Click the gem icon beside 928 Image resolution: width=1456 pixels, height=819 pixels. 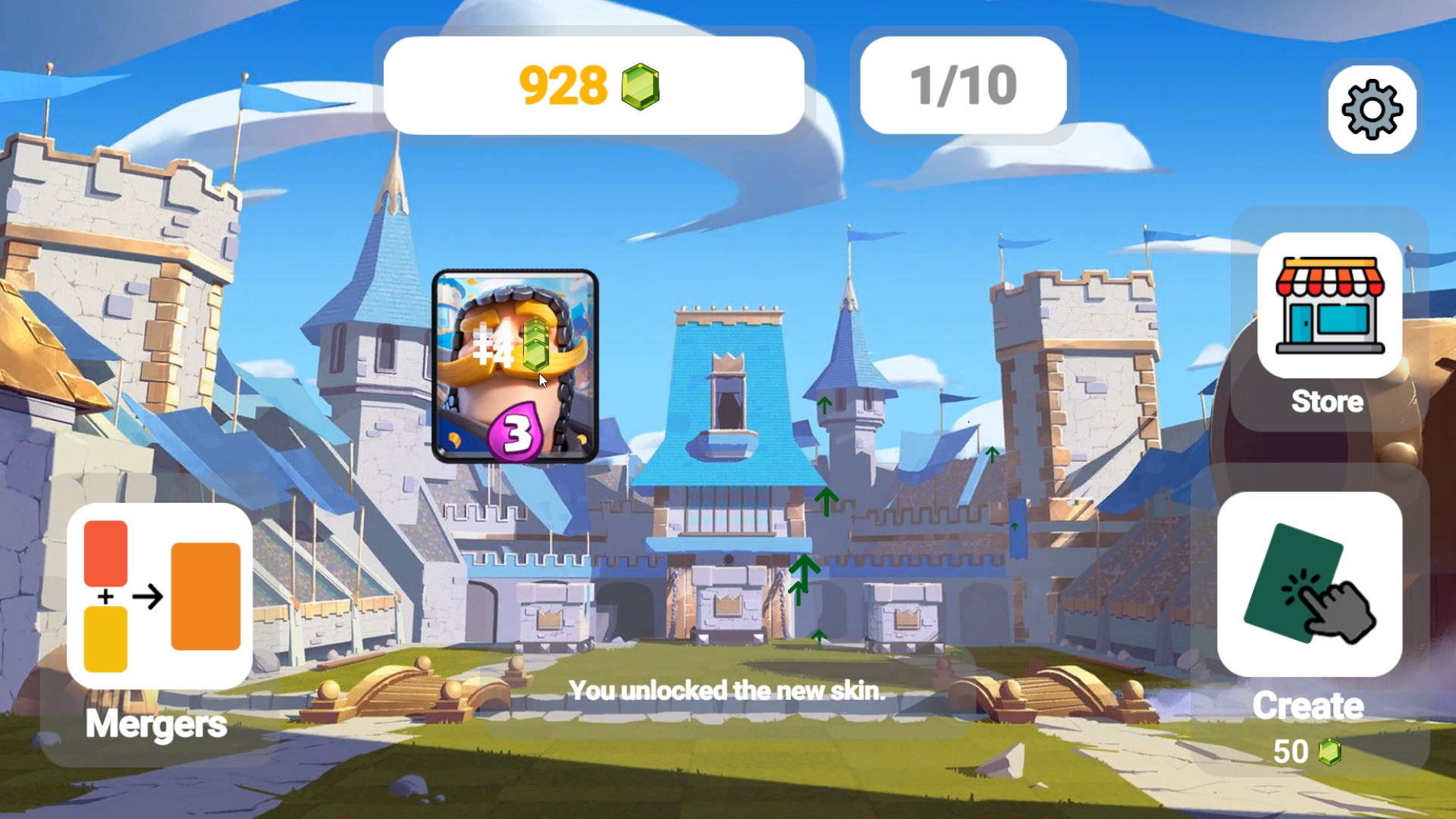tap(641, 86)
